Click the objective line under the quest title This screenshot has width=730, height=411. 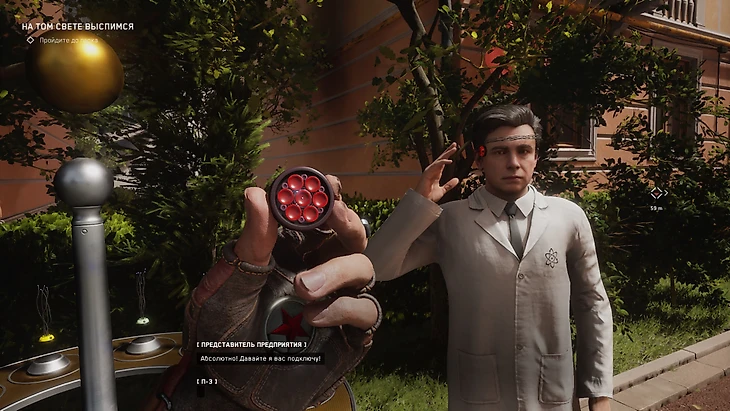pos(68,40)
